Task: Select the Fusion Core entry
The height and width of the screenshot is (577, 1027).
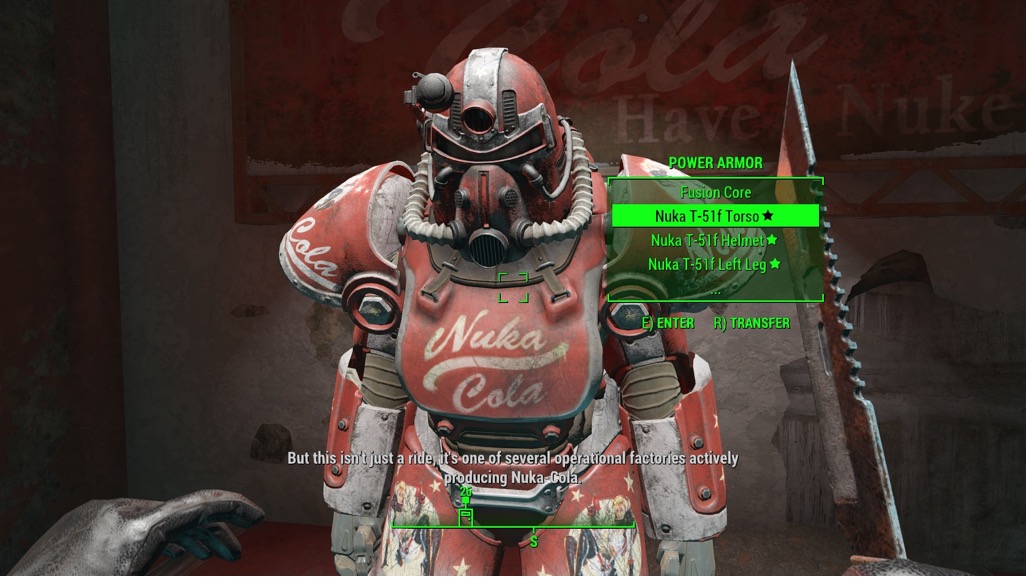Action: pos(715,192)
